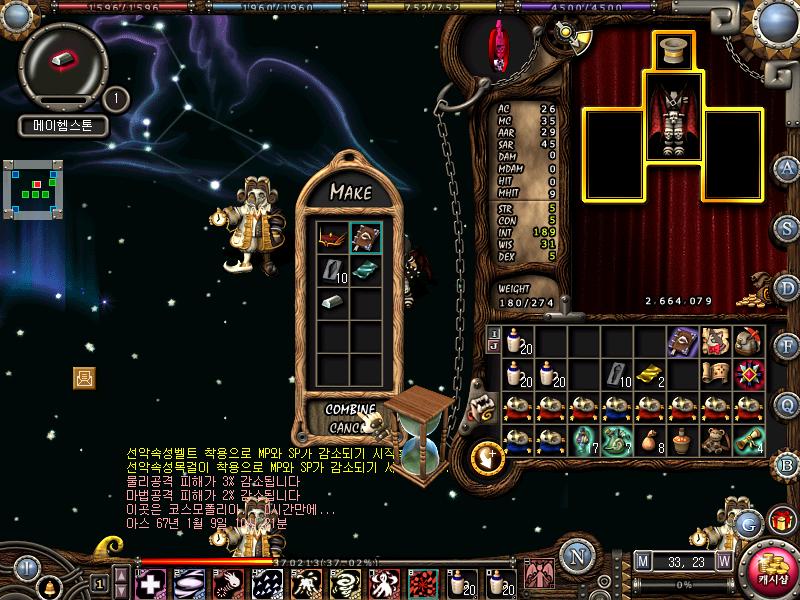Viewport: 800px width, 600px height.
Task: Click the round S button on right edge
Action: [x=787, y=225]
